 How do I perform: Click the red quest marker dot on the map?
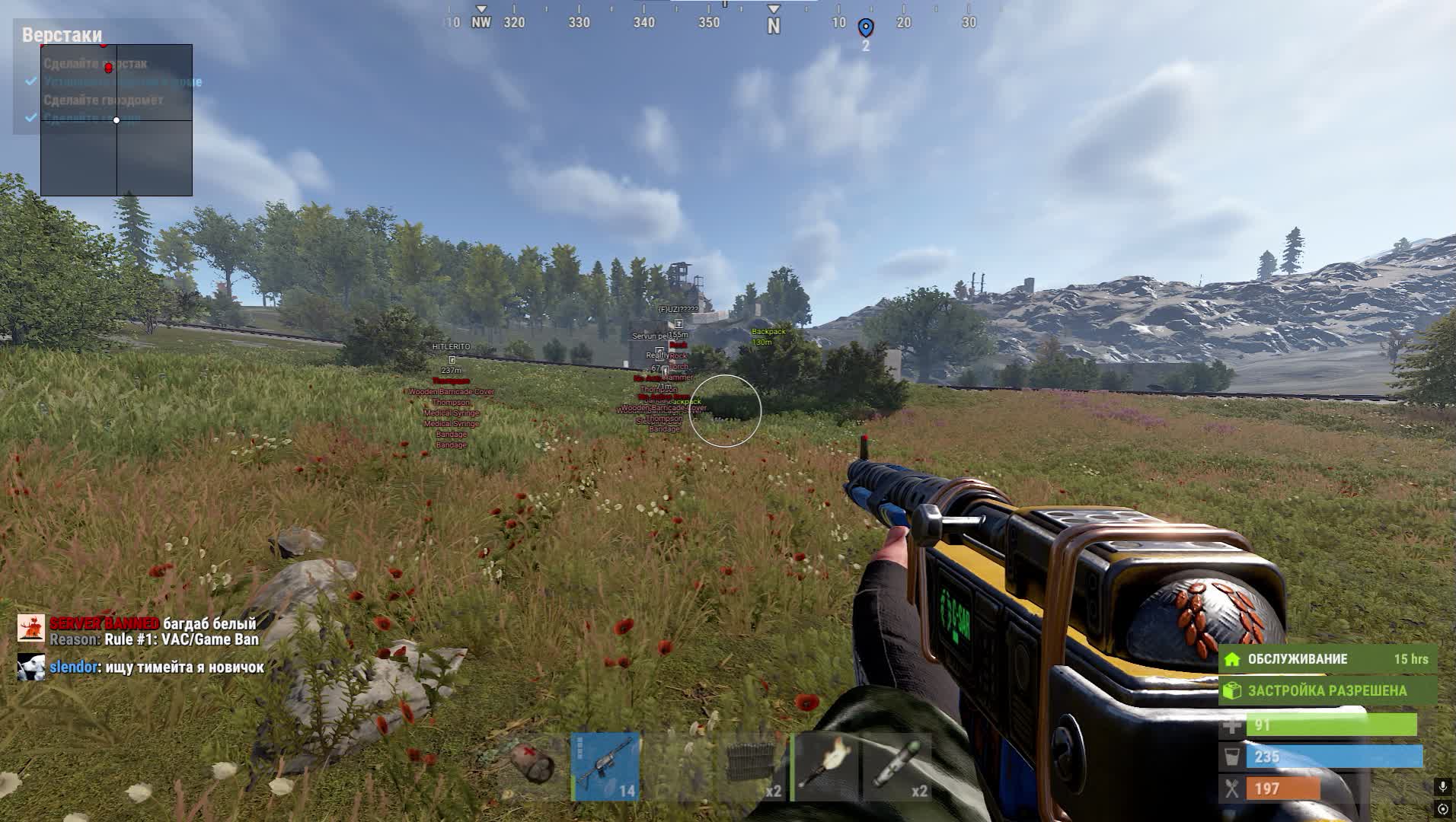109,66
